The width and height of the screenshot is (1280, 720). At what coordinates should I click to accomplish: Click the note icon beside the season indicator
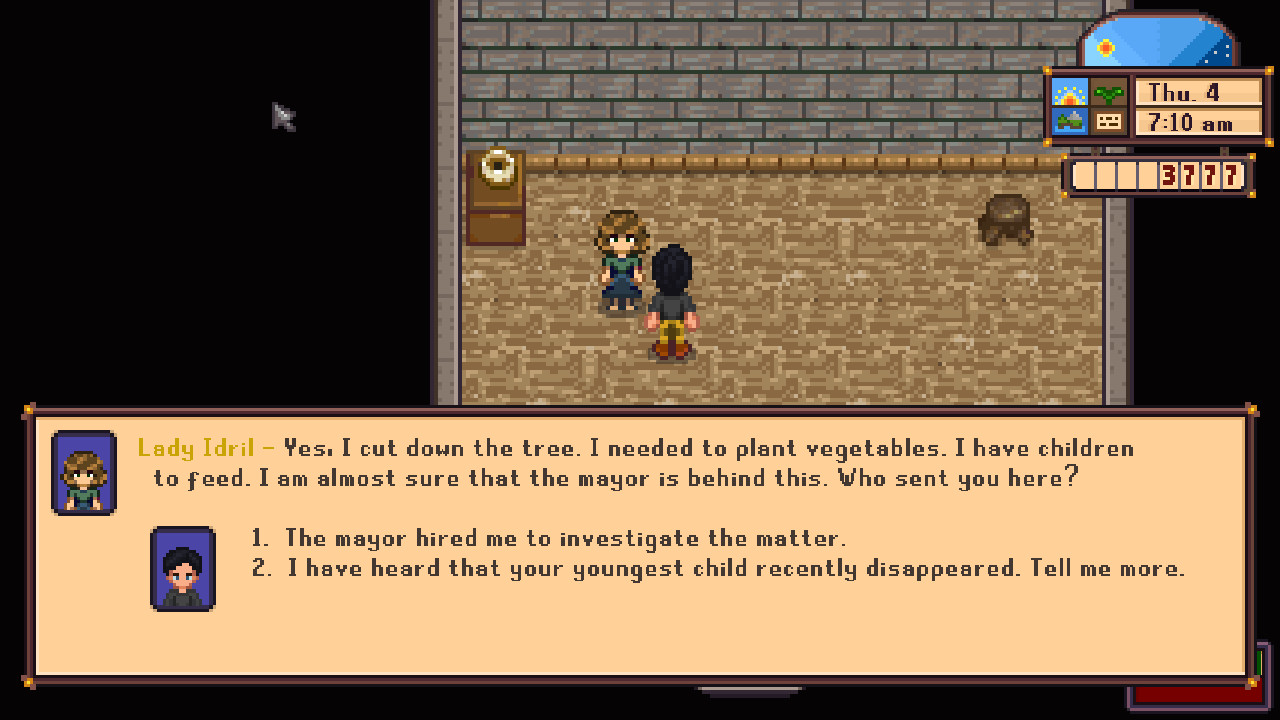click(1108, 122)
